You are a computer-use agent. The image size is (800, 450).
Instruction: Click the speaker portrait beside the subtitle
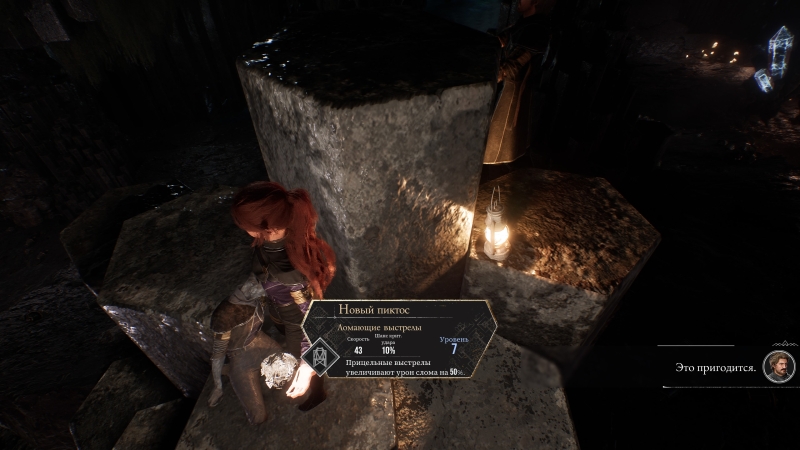pyautogui.click(x=778, y=366)
